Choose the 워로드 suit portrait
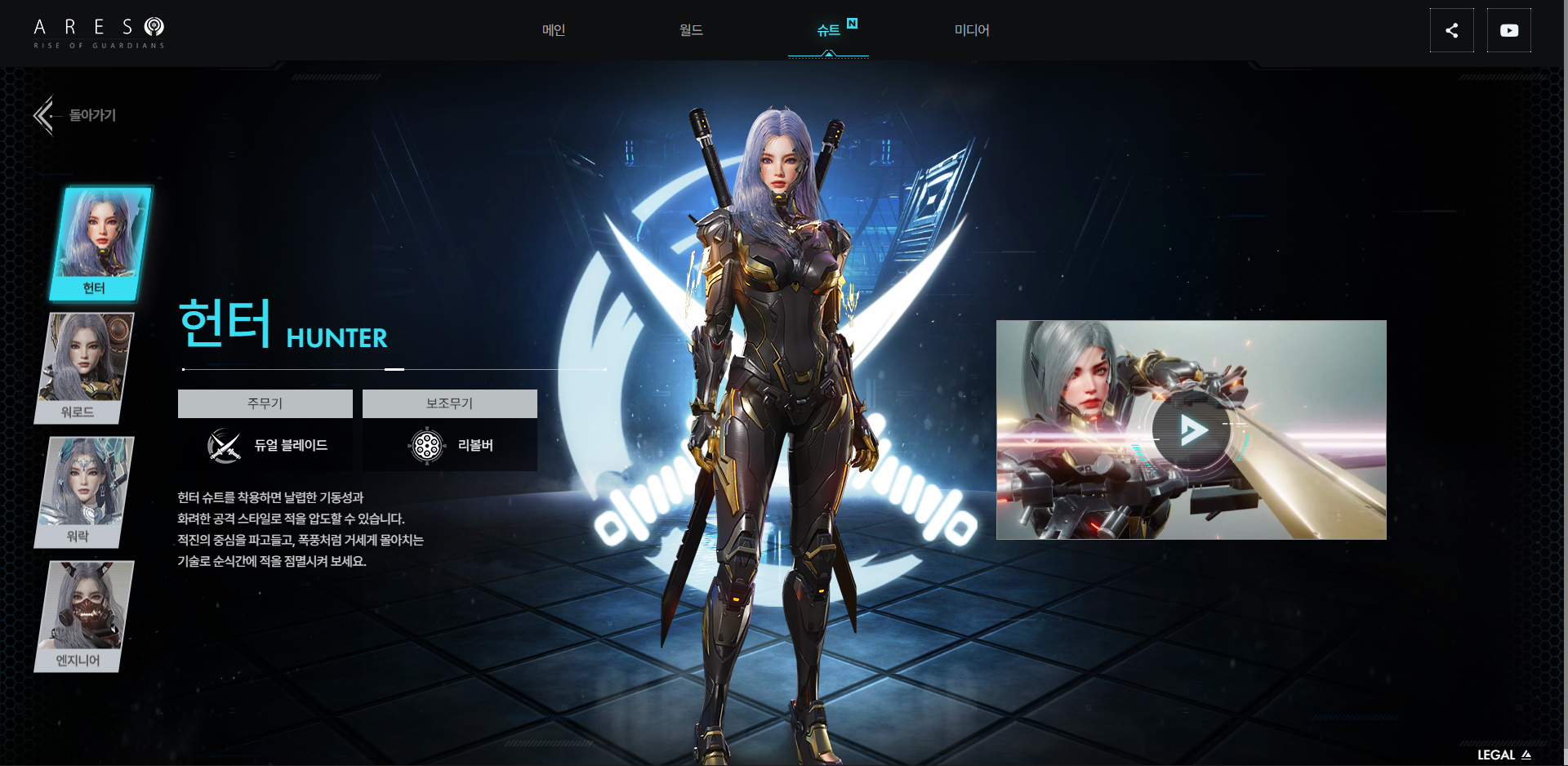Image resolution: width=1568 pixels, height=766 pixels. pos(85,367)
